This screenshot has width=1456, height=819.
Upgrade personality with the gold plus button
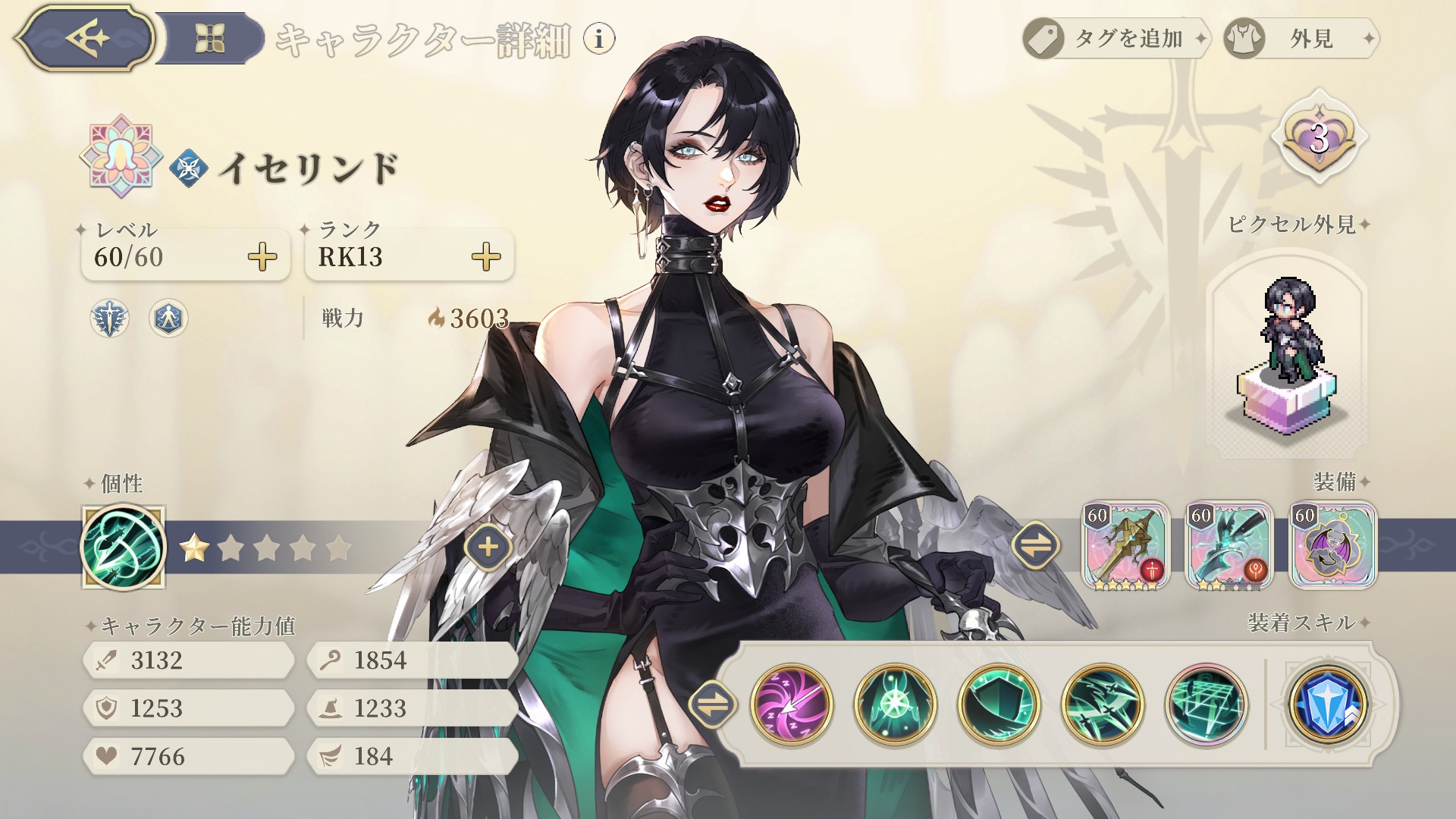click(x=488, y=547)
